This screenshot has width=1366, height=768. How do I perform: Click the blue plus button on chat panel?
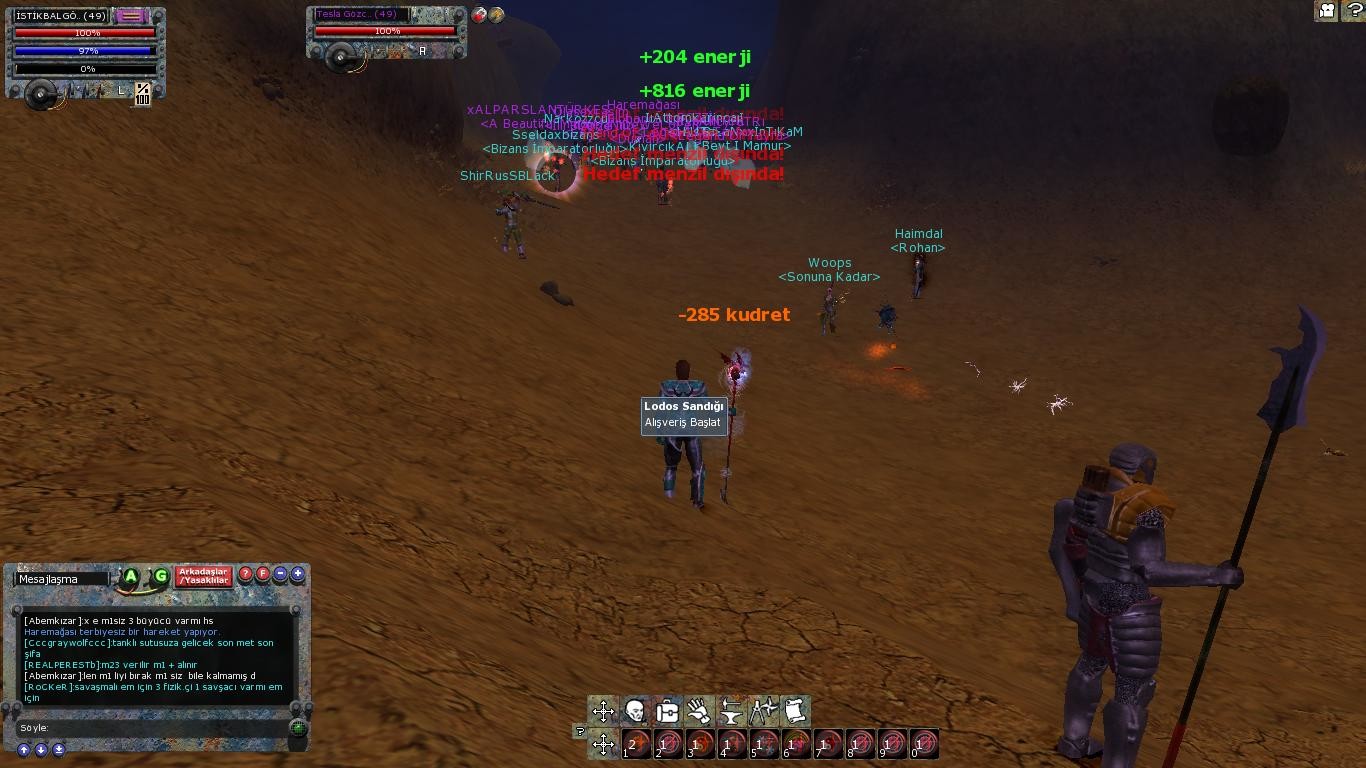[297, 574]
